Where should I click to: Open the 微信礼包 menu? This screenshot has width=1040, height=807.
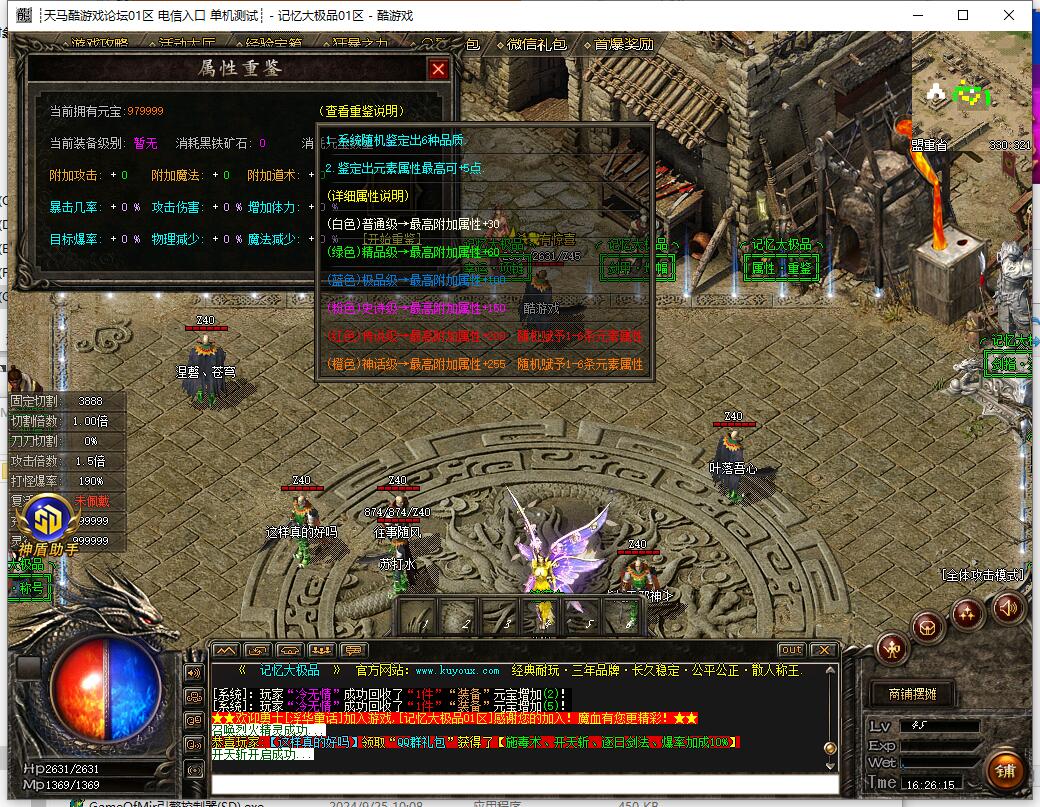(536, 44)
